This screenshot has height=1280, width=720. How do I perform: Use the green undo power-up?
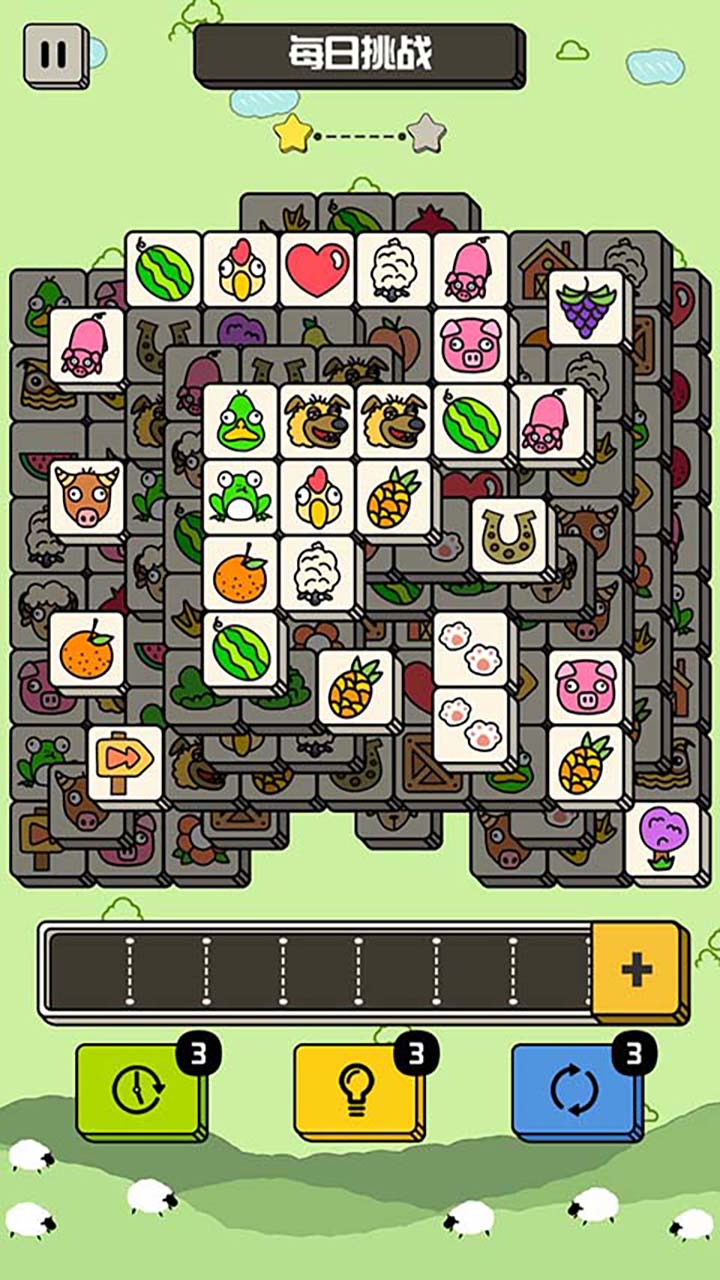[x=139, y=1089]
